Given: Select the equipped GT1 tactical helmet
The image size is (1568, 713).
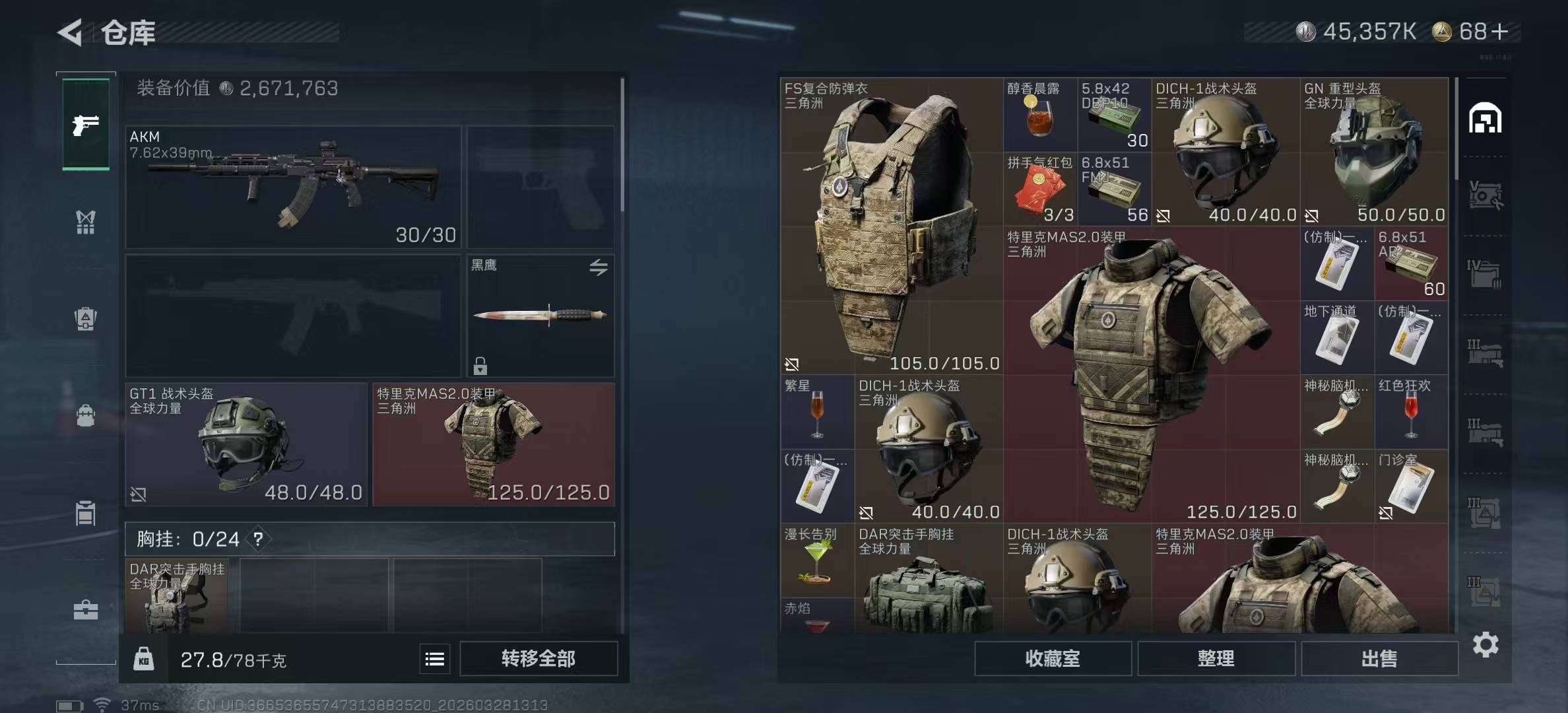Looking at the screenshot, I should [245, 444].
